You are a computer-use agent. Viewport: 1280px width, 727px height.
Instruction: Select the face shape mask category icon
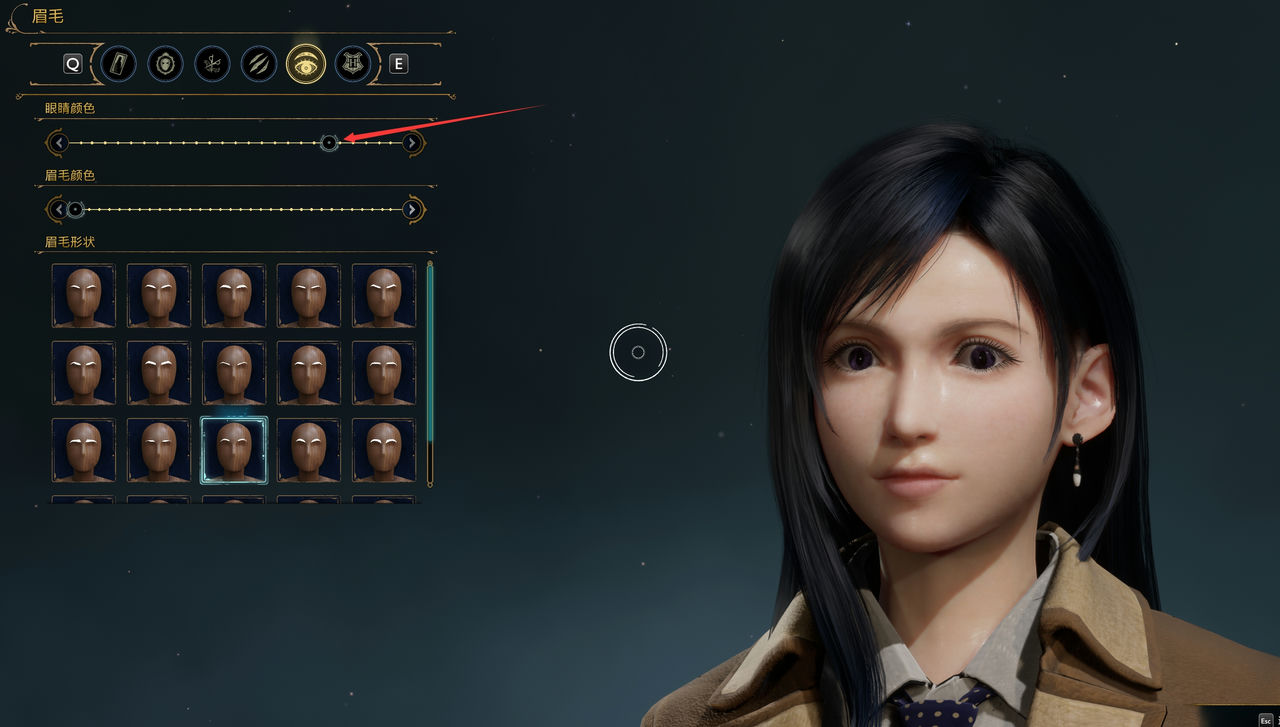tap(165, 63)
